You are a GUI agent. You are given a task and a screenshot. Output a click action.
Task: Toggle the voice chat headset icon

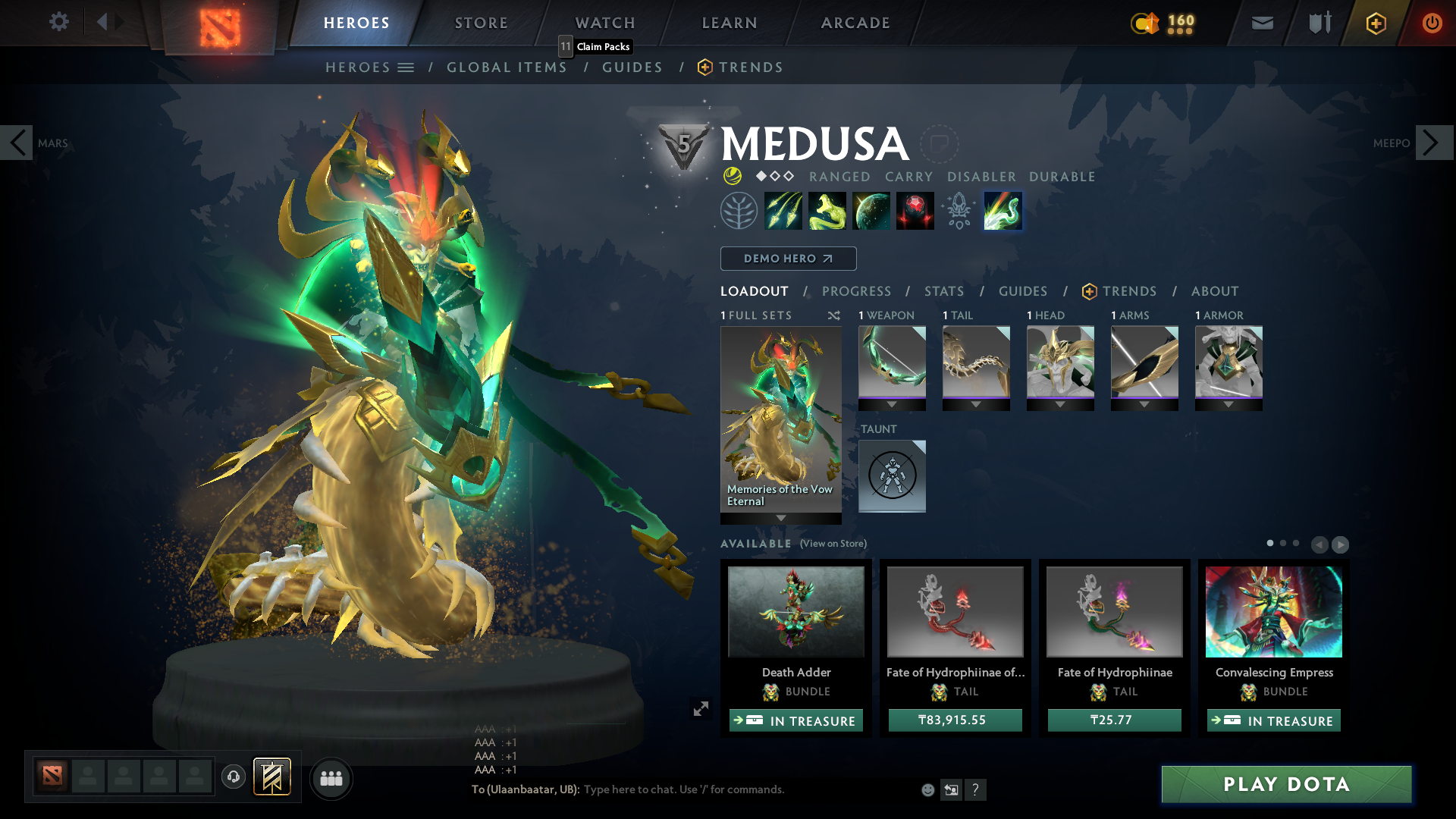[x=233, y=777]
